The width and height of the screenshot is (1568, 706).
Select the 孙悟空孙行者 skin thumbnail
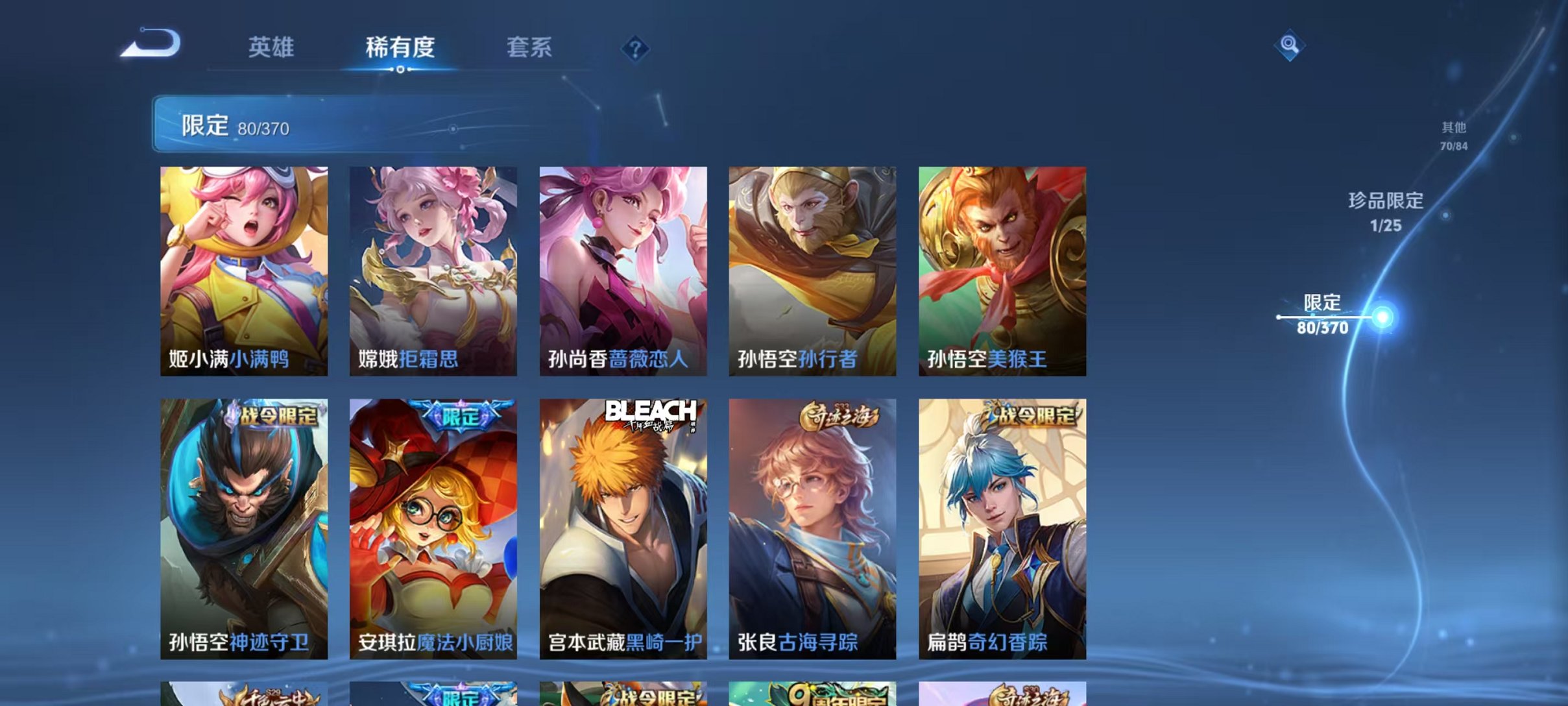coord(812,273)
